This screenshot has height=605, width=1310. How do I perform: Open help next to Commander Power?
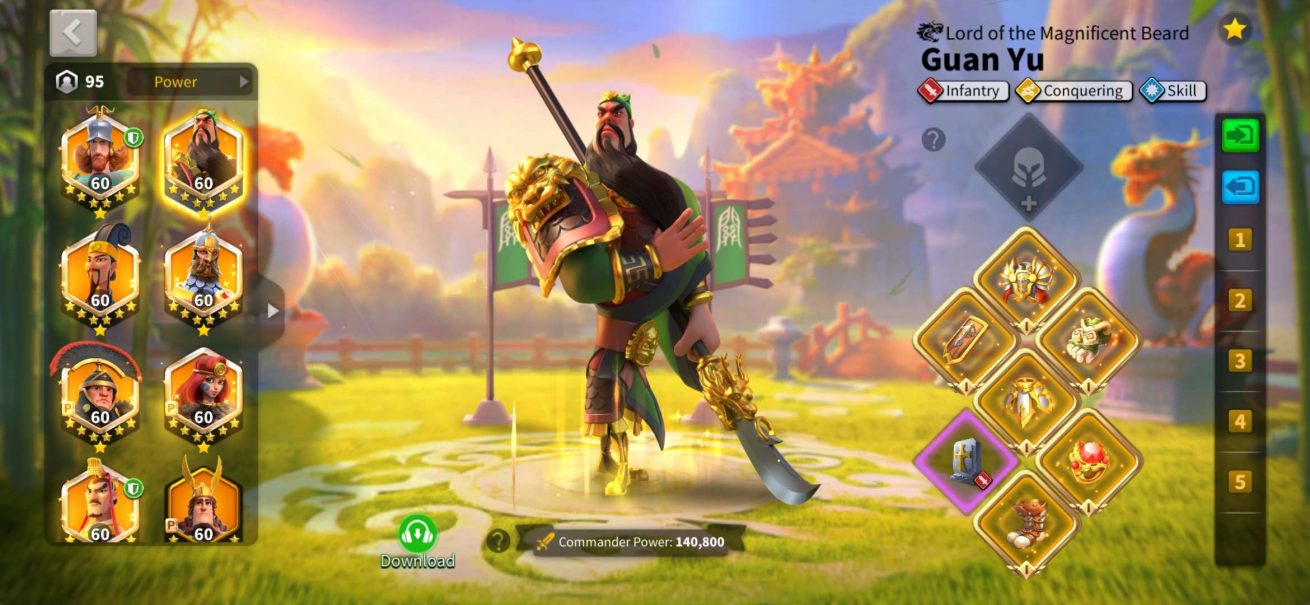coord(497,541)
